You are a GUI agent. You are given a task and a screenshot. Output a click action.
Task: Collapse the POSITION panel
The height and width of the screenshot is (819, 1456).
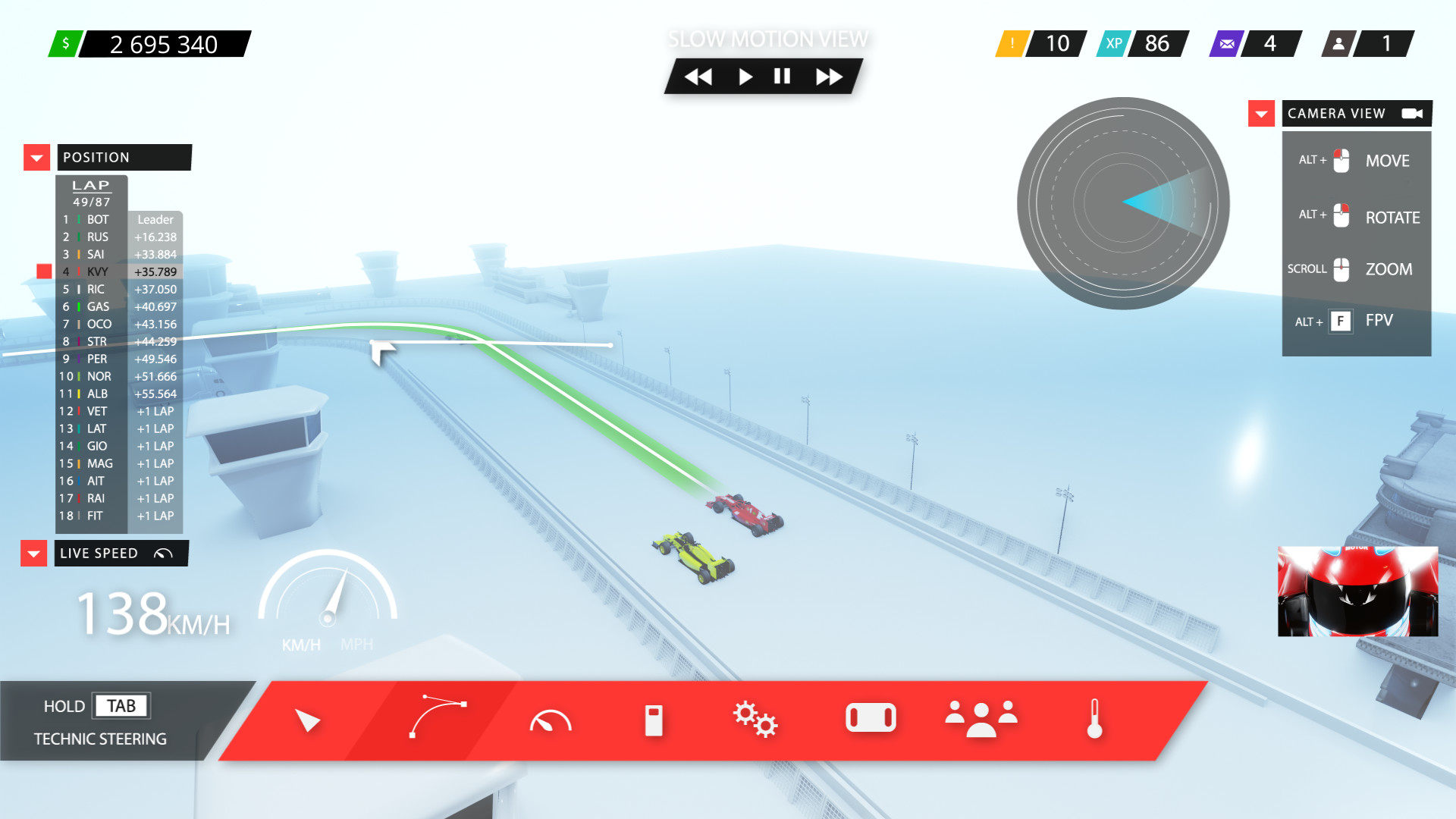(36, 157)
